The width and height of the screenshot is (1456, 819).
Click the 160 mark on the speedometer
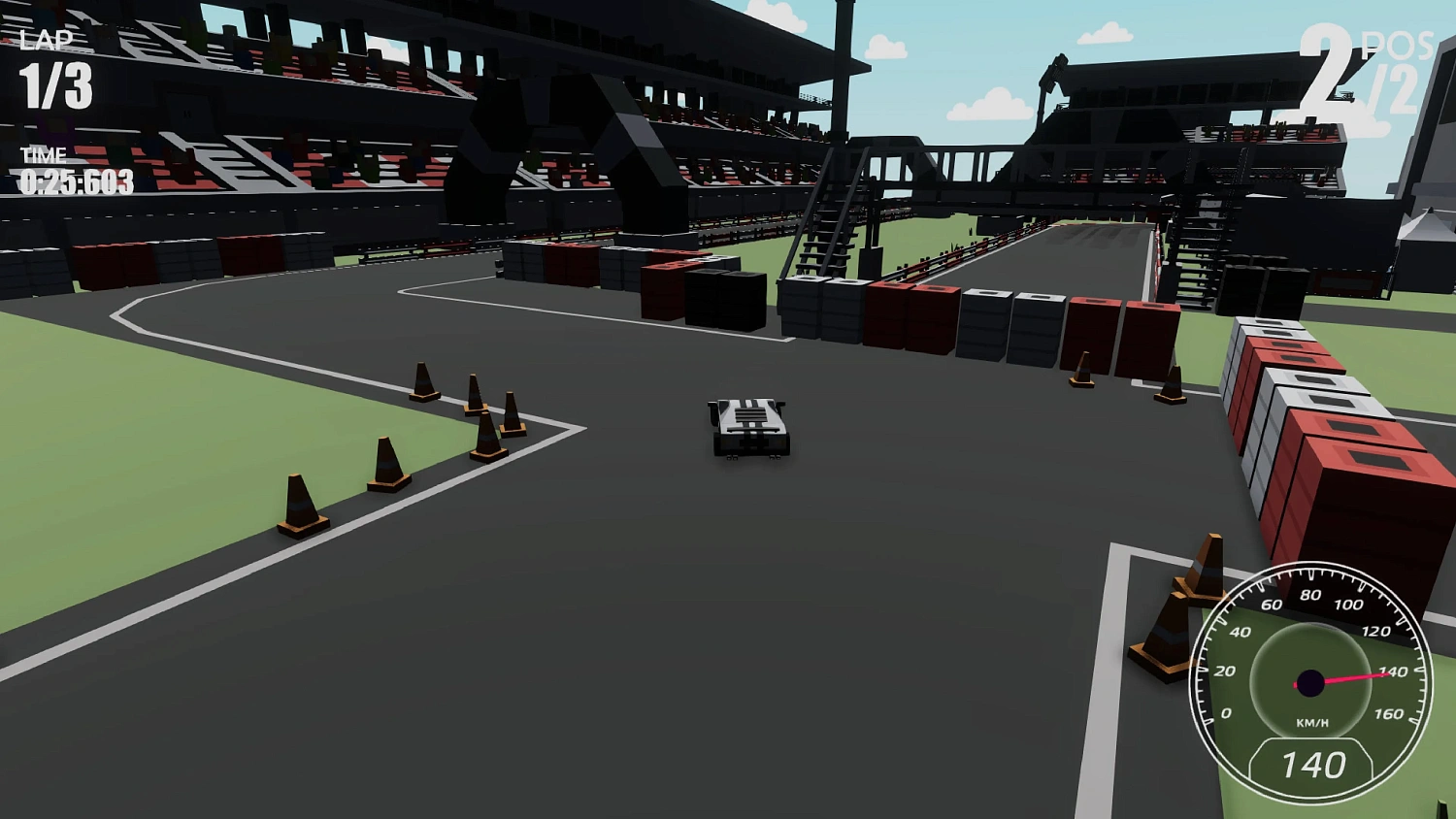(1390, 713)
